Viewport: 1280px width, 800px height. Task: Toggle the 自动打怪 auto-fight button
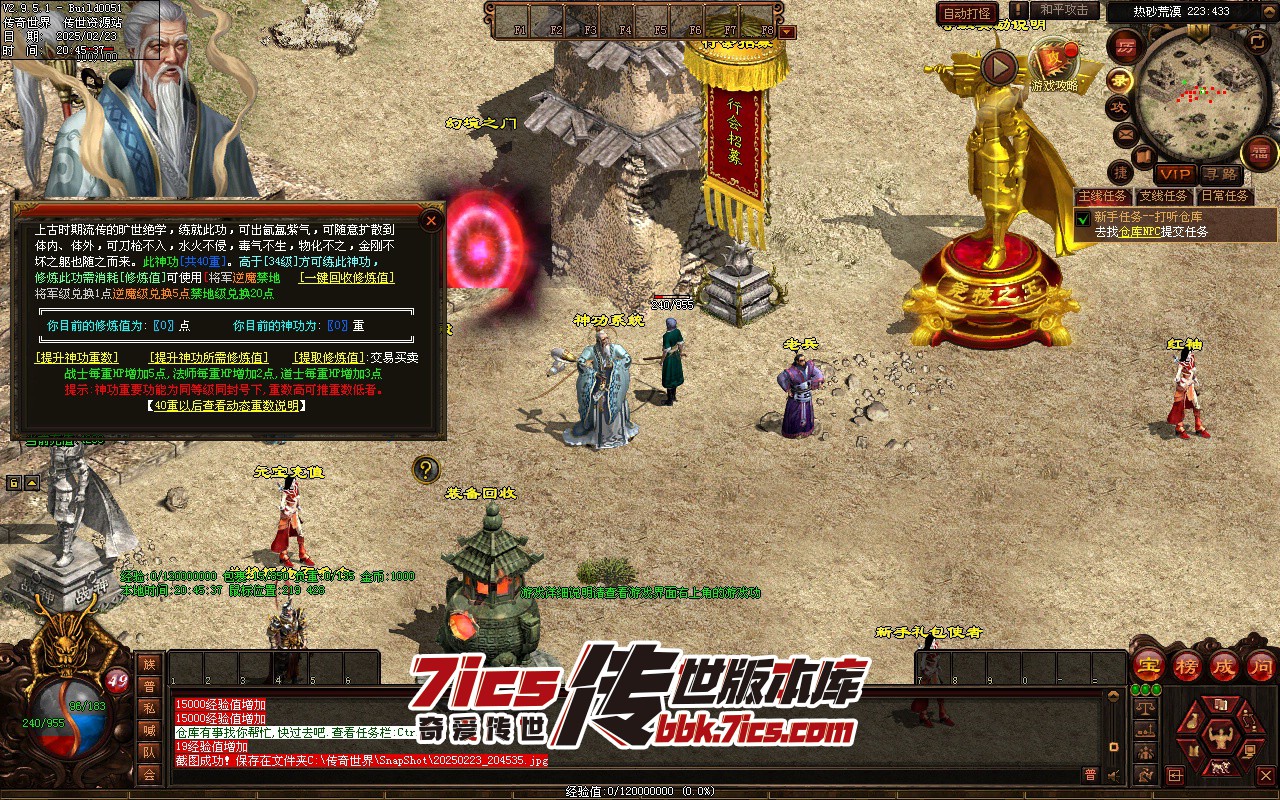(x=967, y=13)
